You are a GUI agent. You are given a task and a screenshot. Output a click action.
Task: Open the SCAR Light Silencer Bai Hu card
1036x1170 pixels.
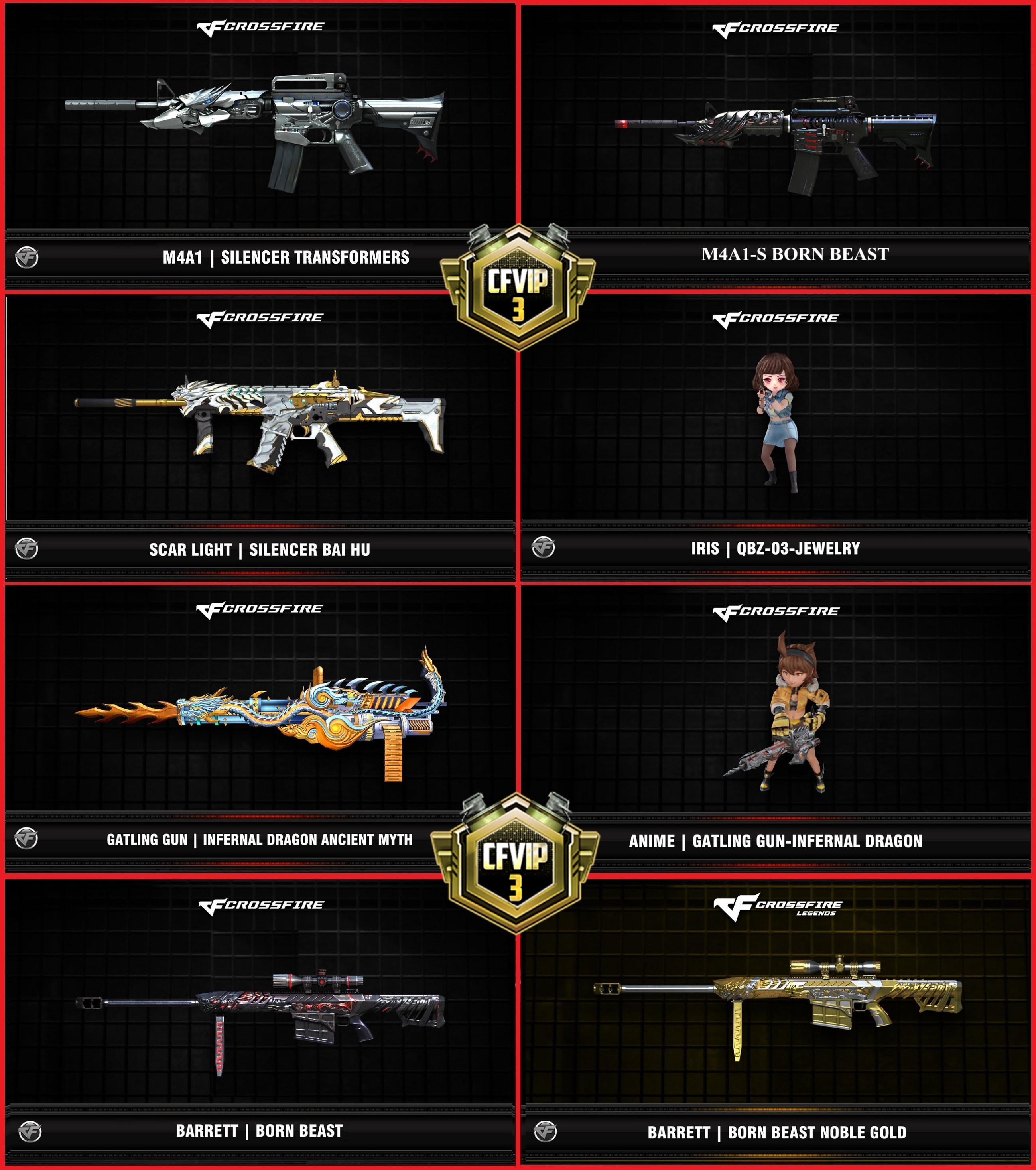click(x=260, y=423)
